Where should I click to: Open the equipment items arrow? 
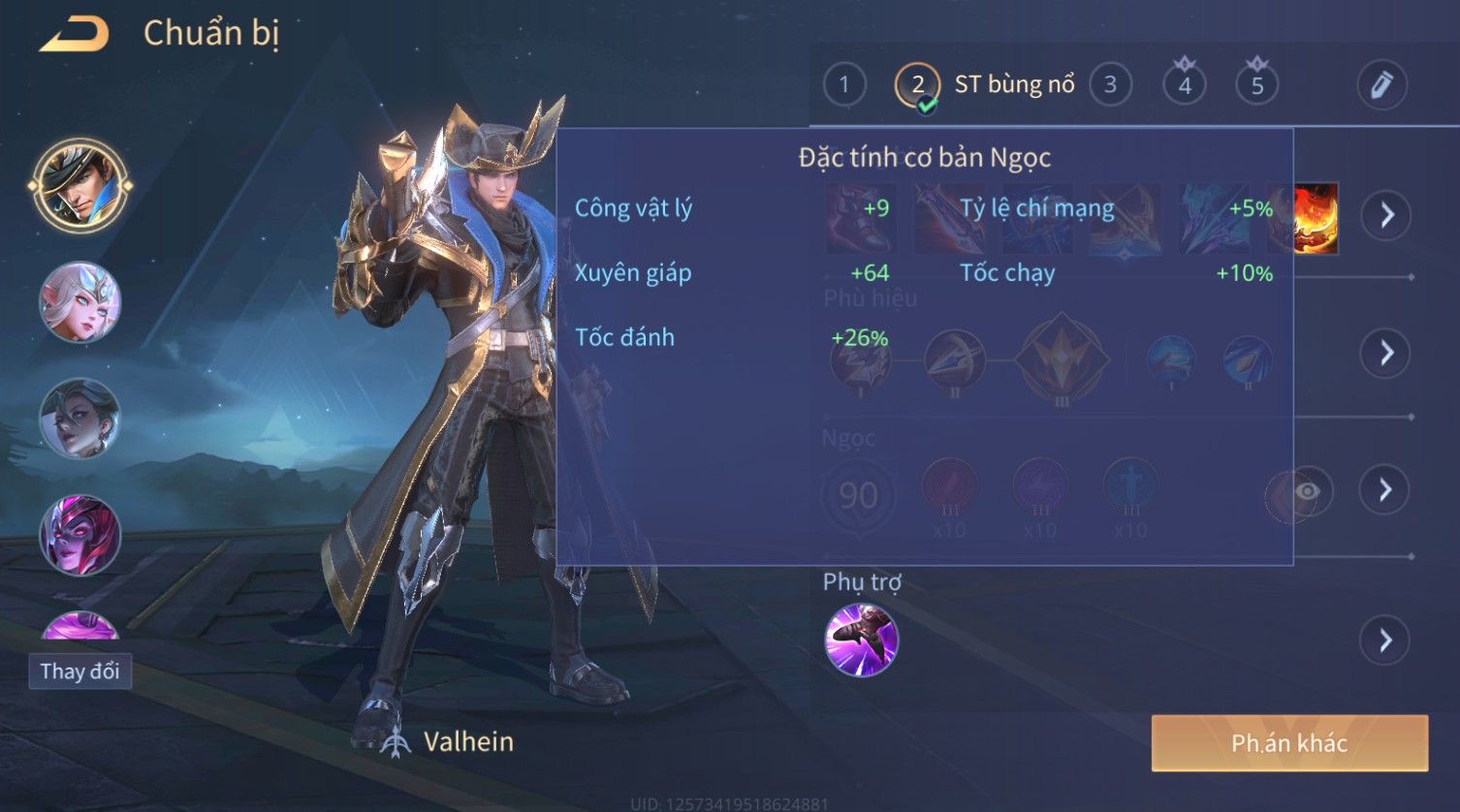1386,214
